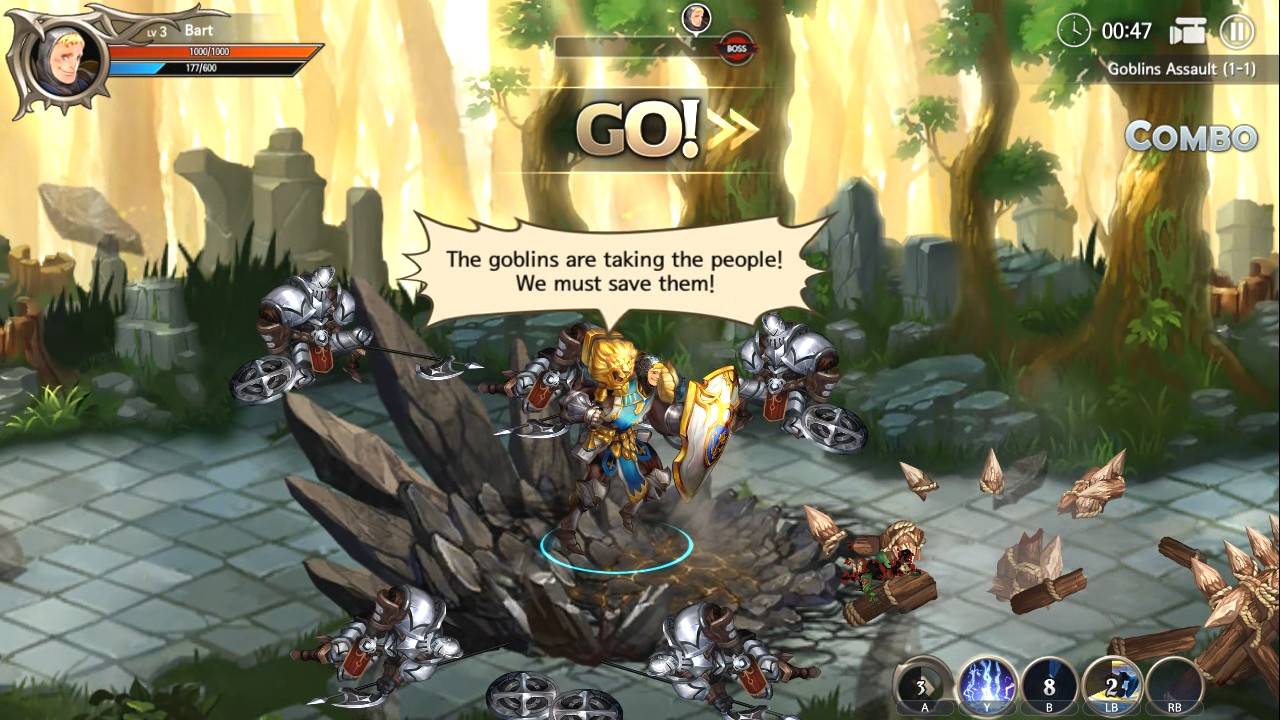The width and height of the screenshot is (1280, 720).
Task: Select the COMBO counter text
Action: [x=1191, y=138]
